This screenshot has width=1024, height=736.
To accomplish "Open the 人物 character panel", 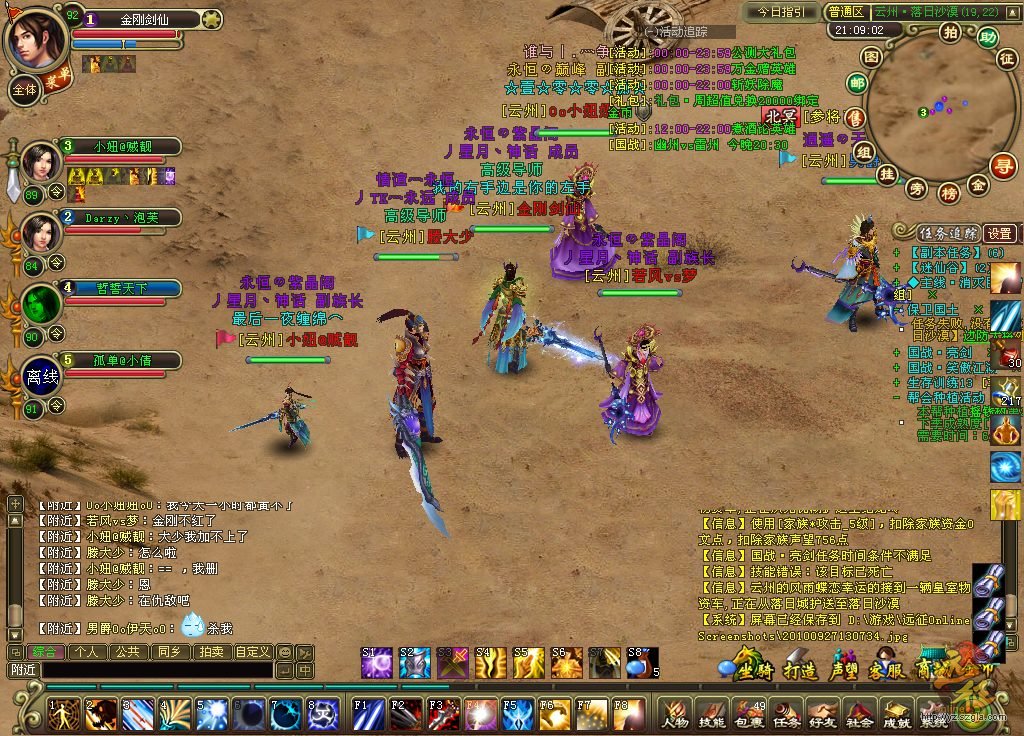I will [676, 714].
